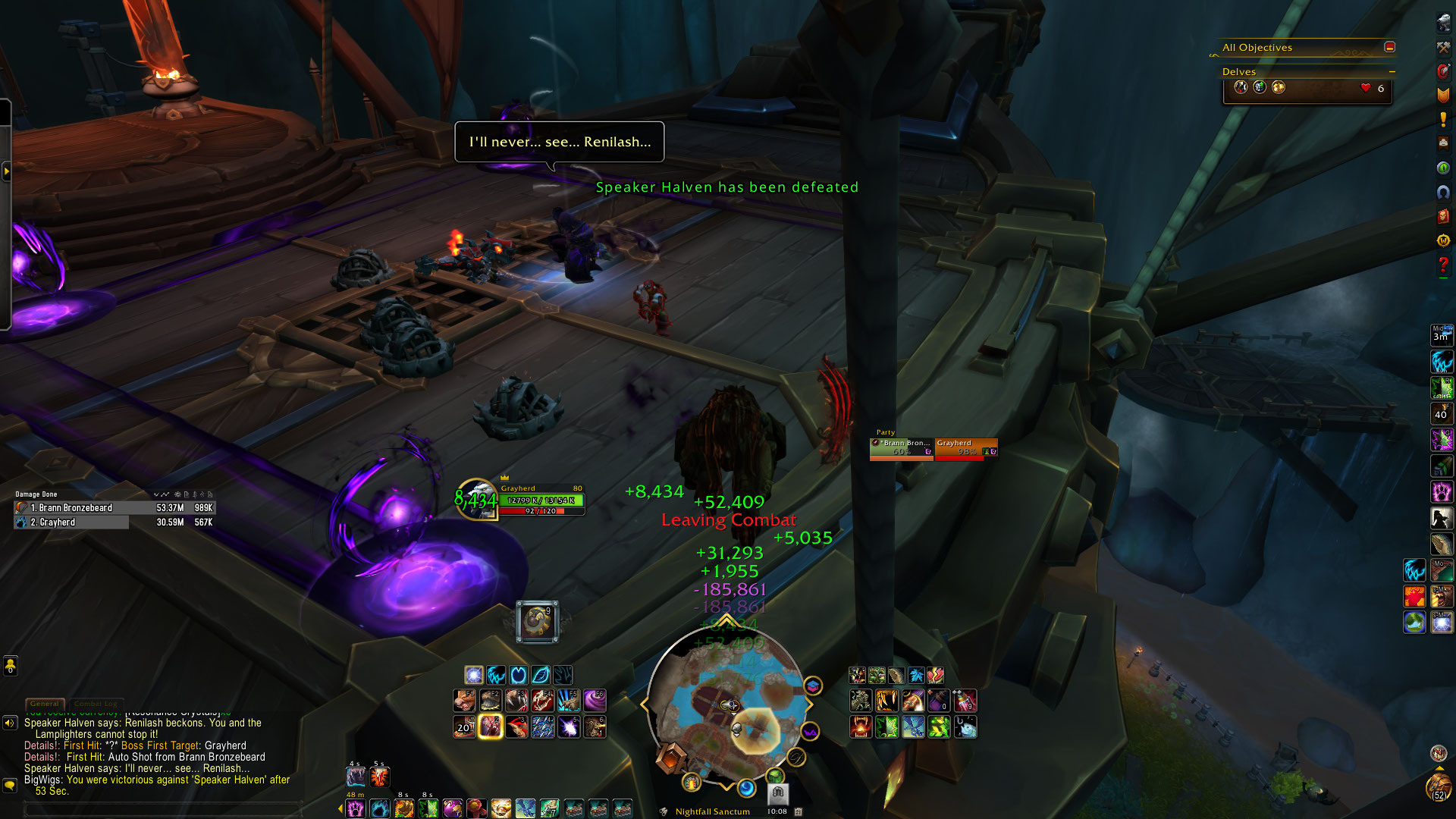Open the calendar button beside the clock
The height and width of the screenshot is (819, 1456).
(x=799, y=811)
